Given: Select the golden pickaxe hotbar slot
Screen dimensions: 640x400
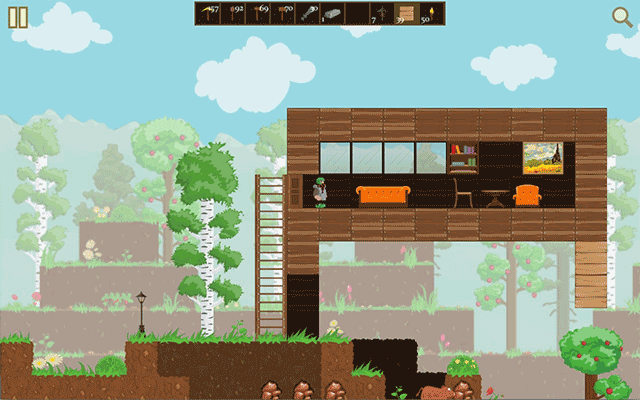Looking at the screenshot, I should pyautogui.click(x=207, y=13).
